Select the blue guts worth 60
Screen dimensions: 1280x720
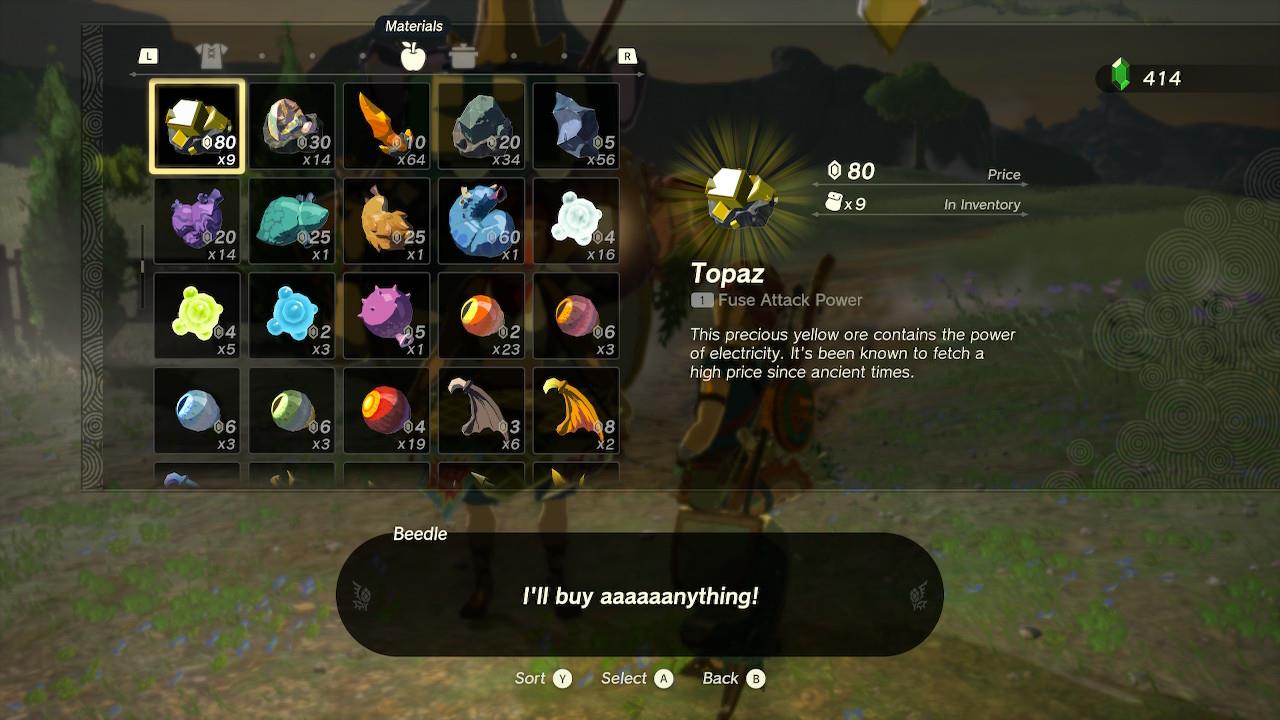[481, 221]
